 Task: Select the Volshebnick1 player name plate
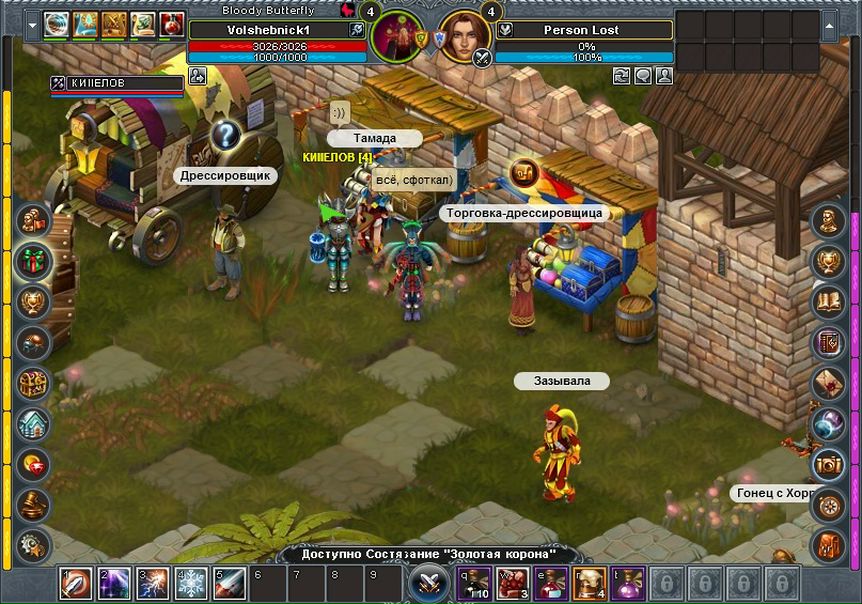[268, 30]
